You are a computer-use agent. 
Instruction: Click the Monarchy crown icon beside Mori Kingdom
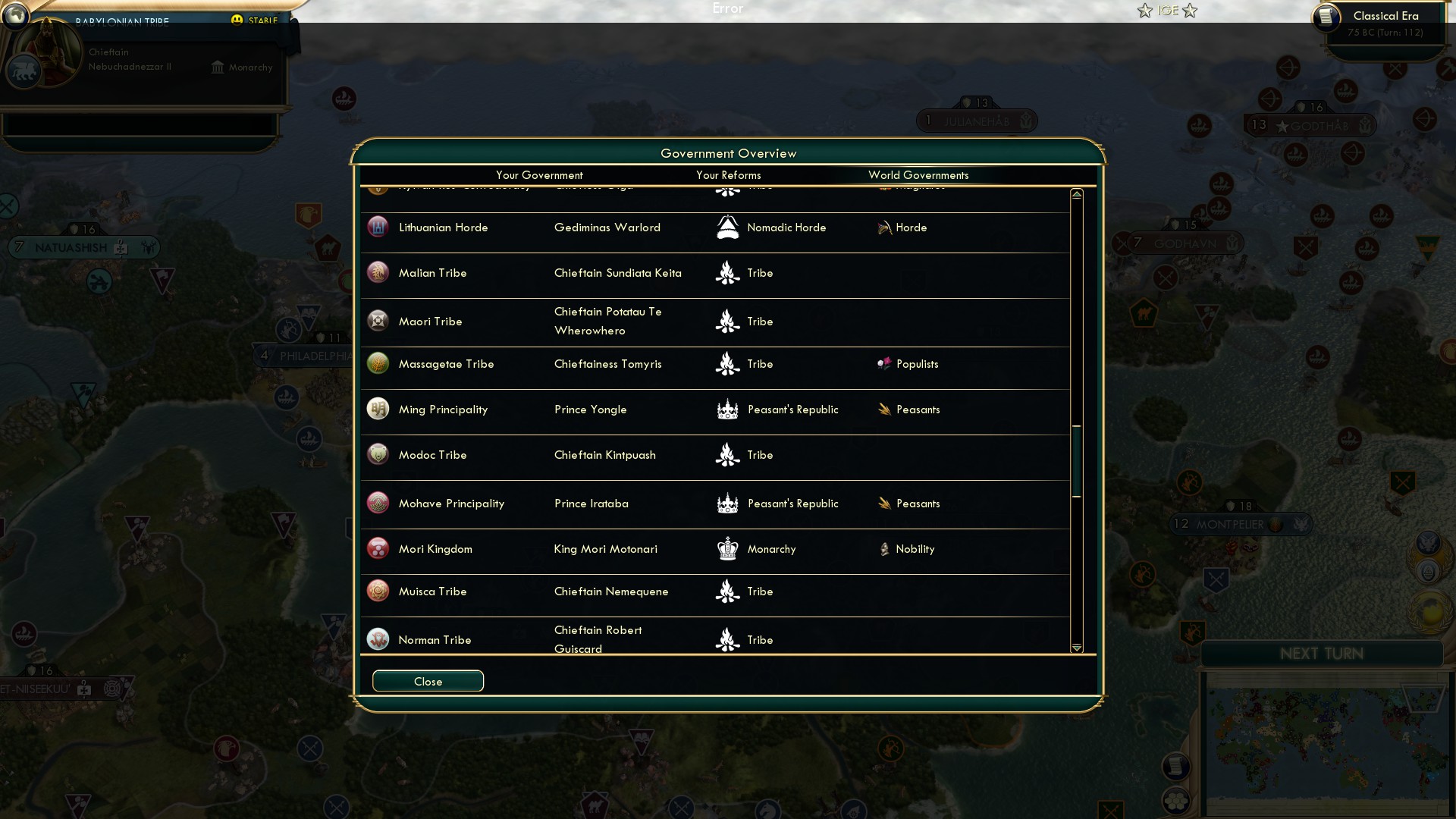point(727,548)
